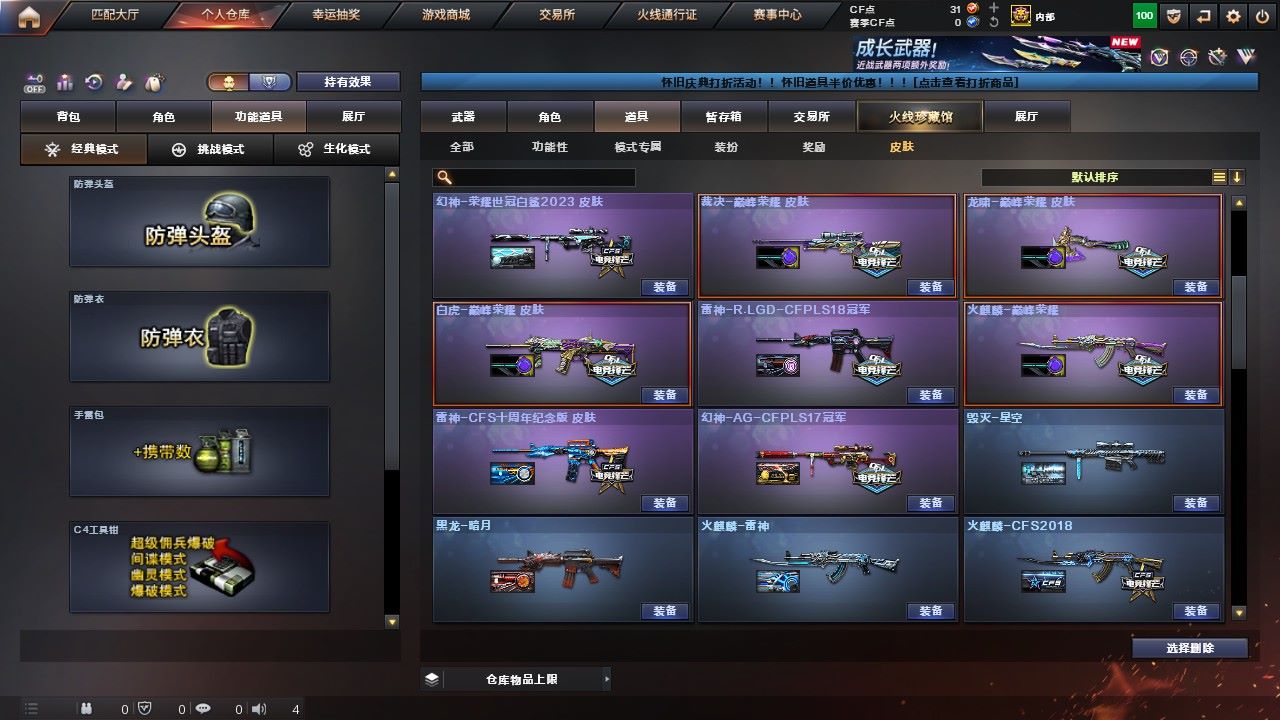The image size is (1280, 720).
Task: Open the 火线通行证 battle pass
Action: click(x=666, y=15)
